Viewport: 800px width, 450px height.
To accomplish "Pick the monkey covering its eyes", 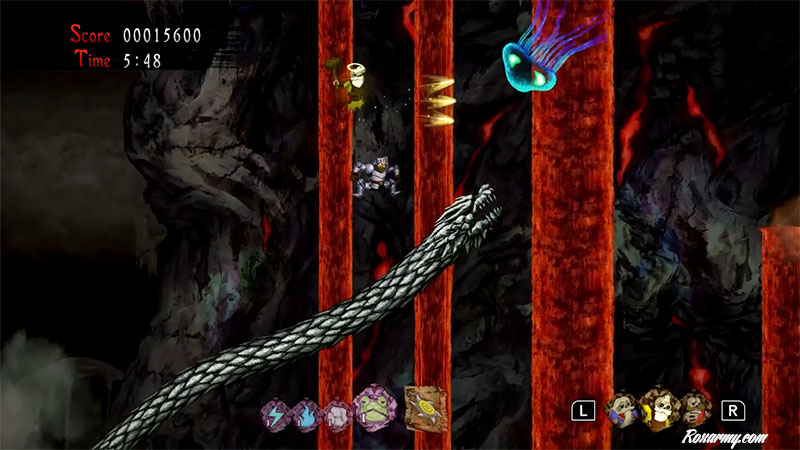I will point(625,410).
